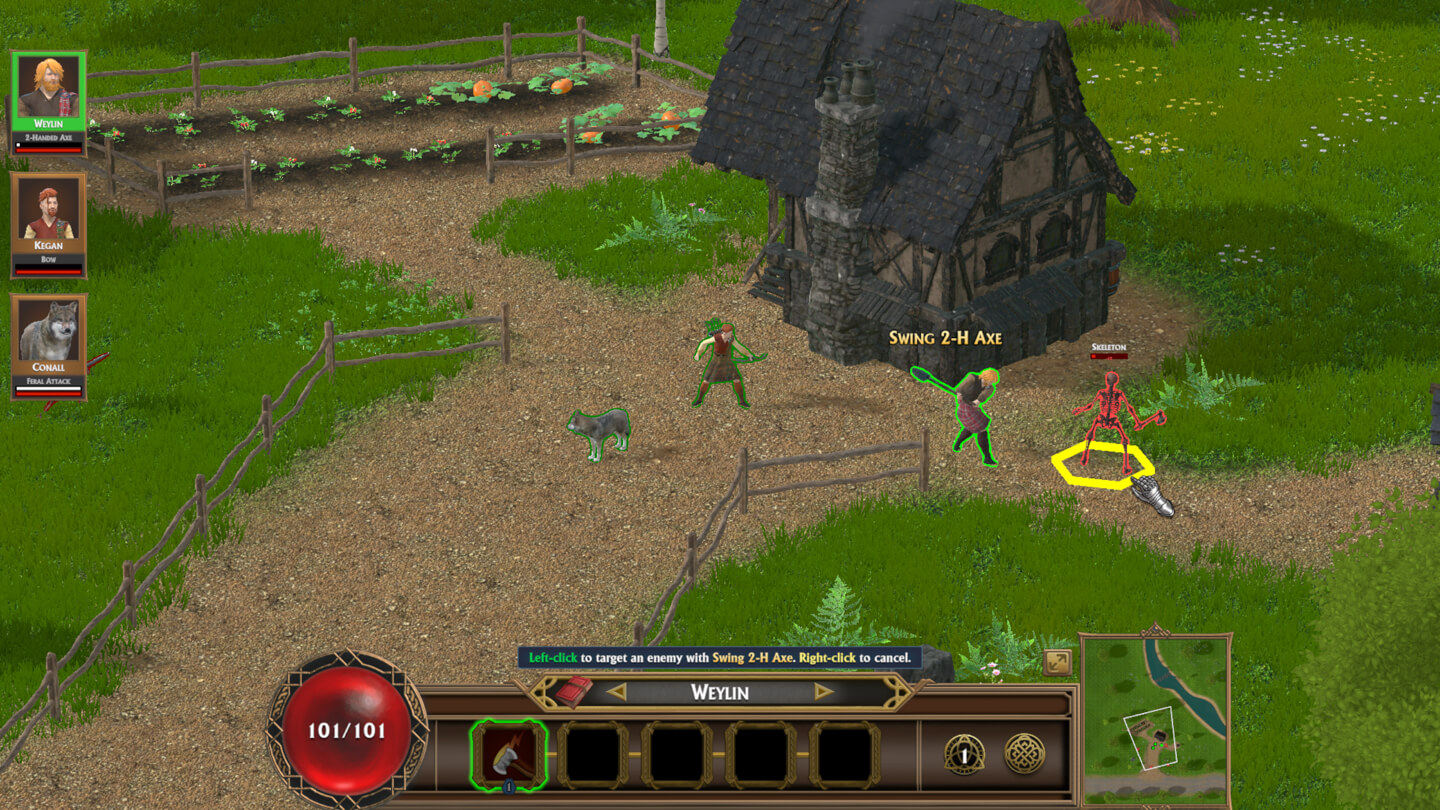
Task: Select Conall's wolf portrait
Action: (x=48, y=330)
